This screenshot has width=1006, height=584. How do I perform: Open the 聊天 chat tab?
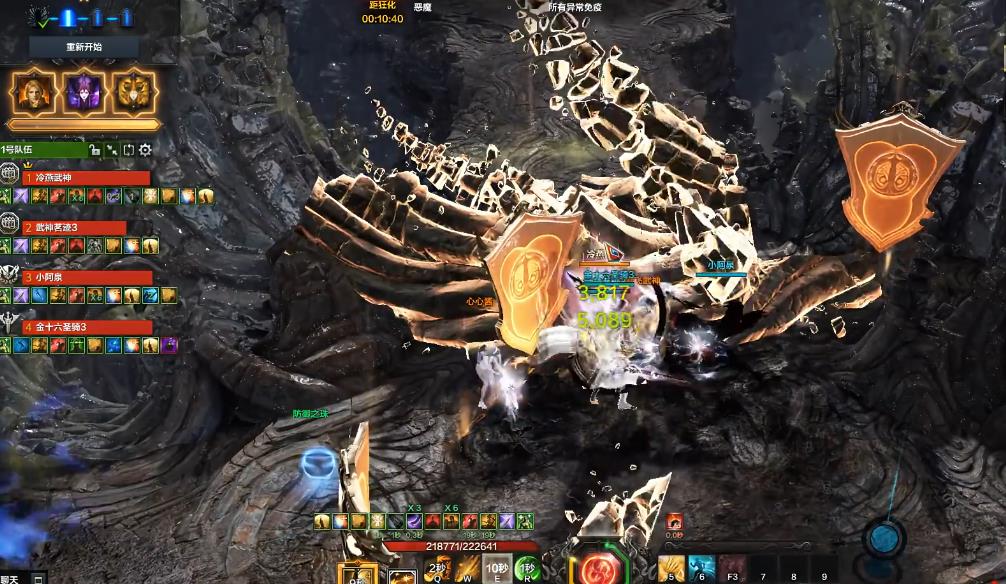coord(9,578)
